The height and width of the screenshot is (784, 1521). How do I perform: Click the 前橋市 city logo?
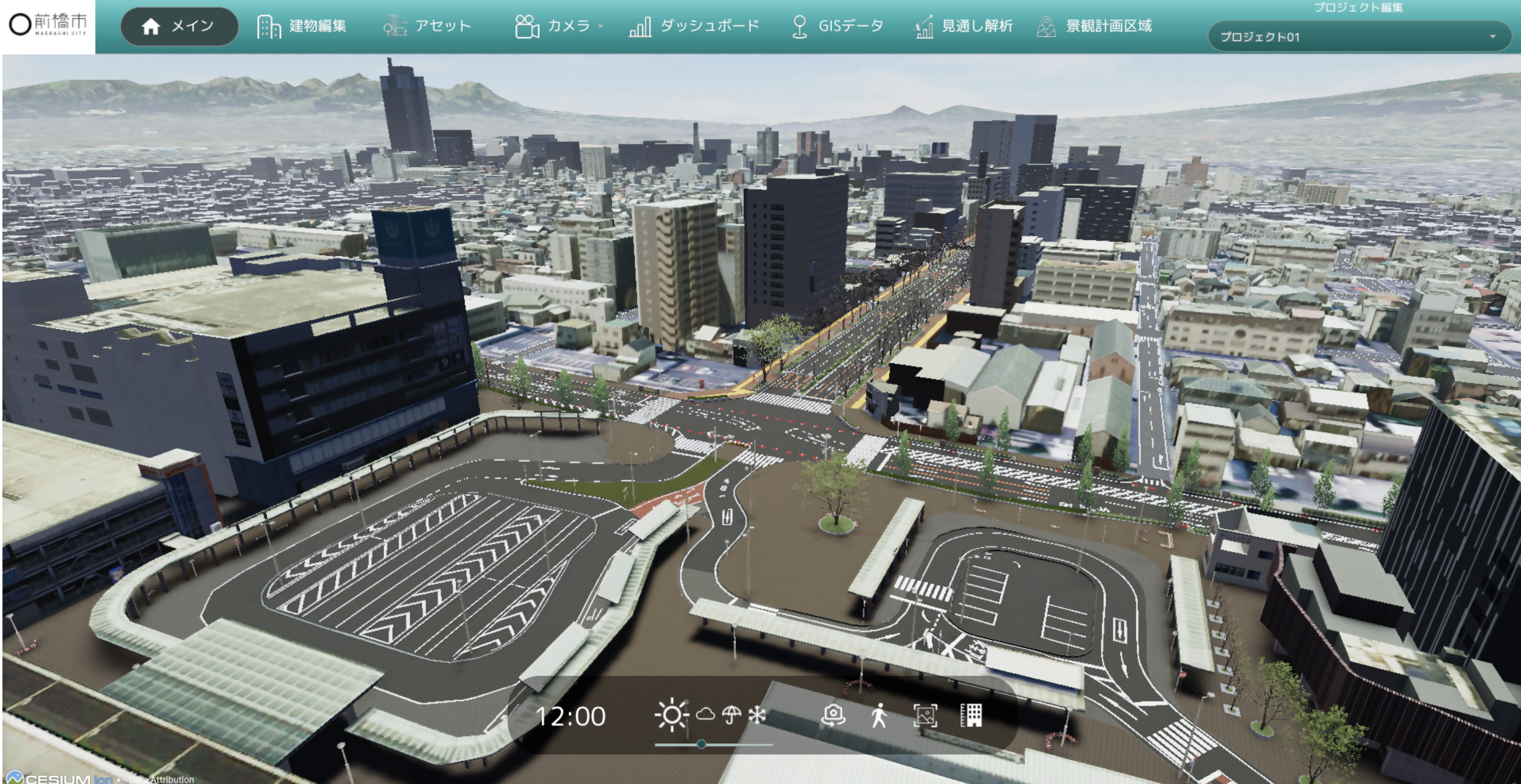(x=49, y=26)
